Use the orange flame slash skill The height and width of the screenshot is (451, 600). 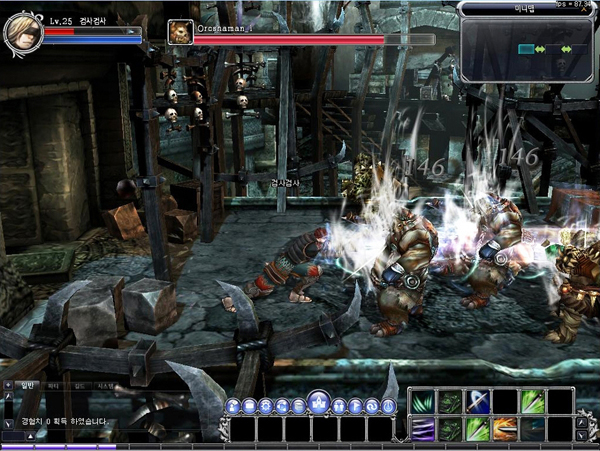click(505, 429)
